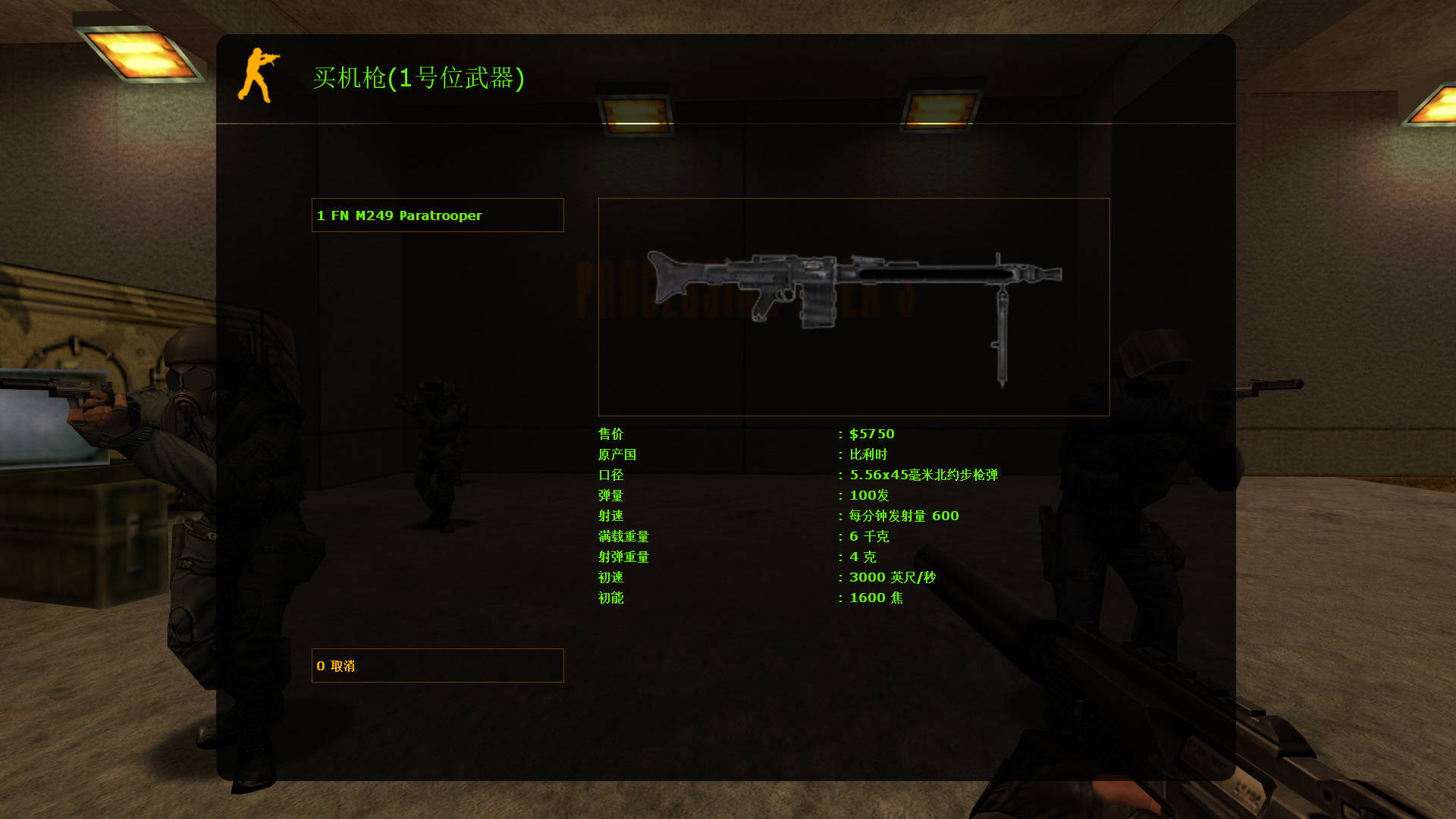
Task: Click the 买机枪(1号位武器) title text
Action: point(419,78)
